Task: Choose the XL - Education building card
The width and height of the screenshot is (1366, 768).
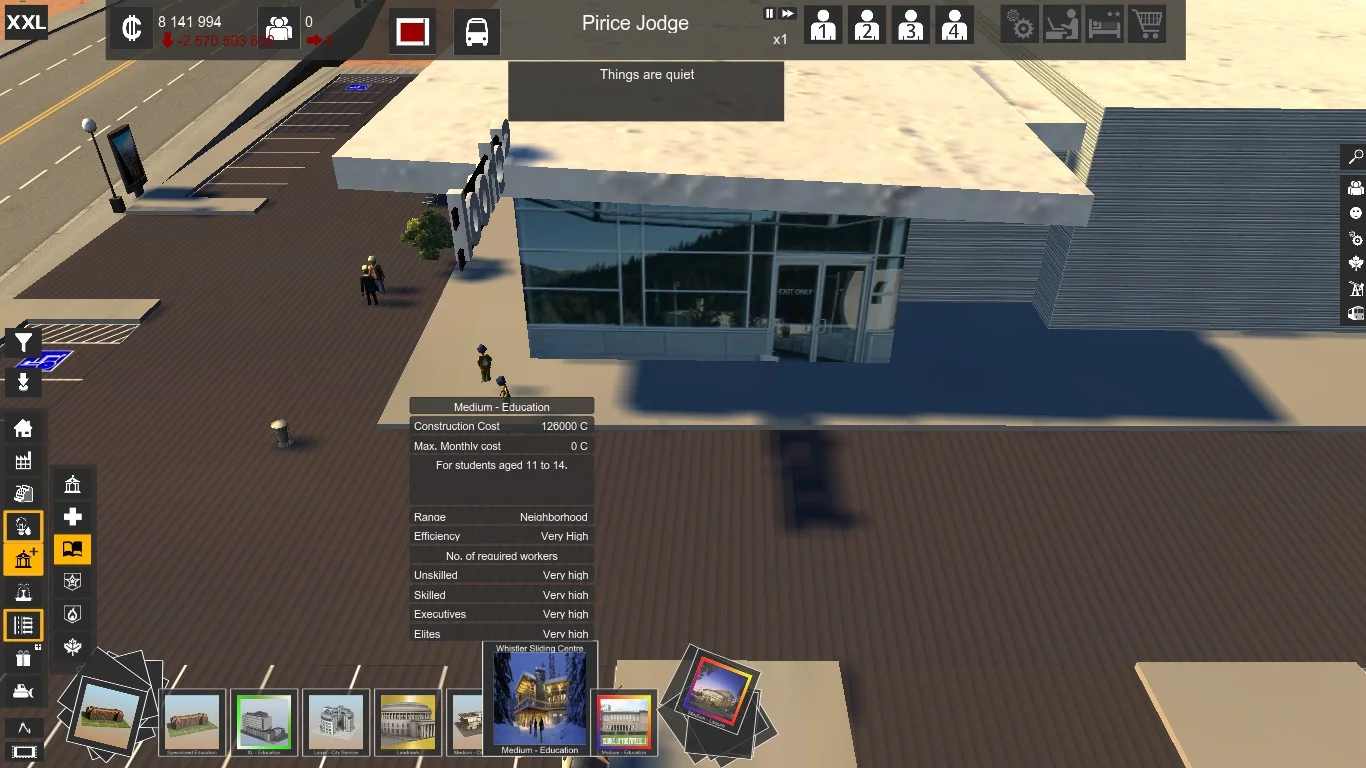Action: point(264,721)
